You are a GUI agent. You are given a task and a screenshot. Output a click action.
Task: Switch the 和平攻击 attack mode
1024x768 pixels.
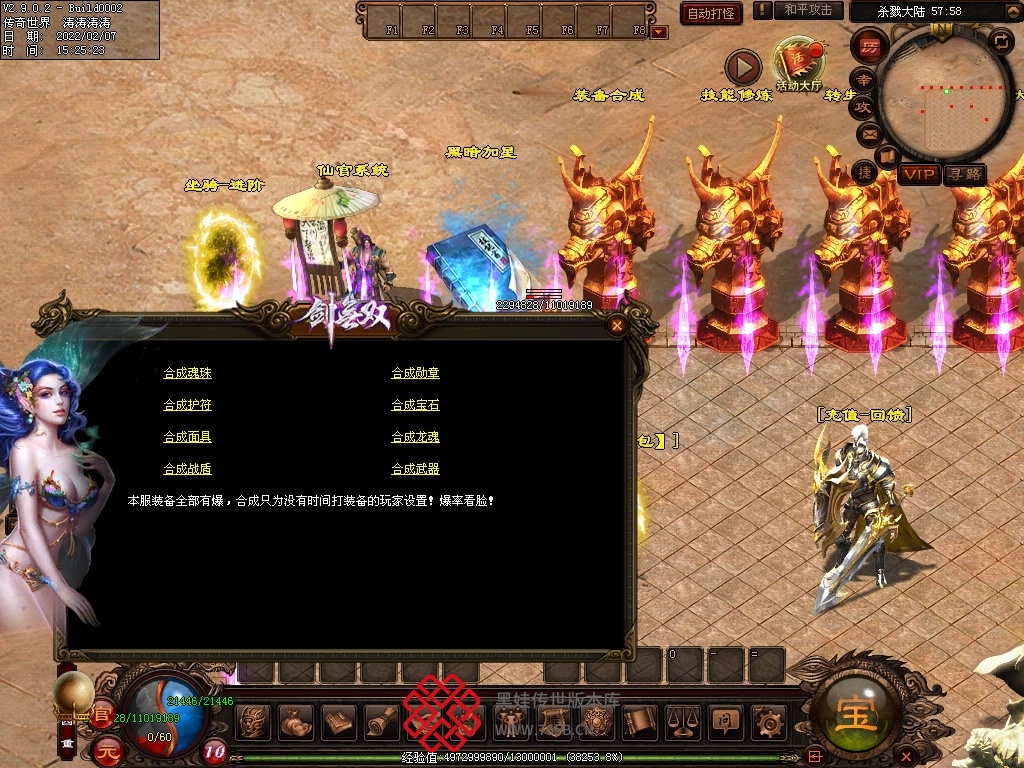808,10
